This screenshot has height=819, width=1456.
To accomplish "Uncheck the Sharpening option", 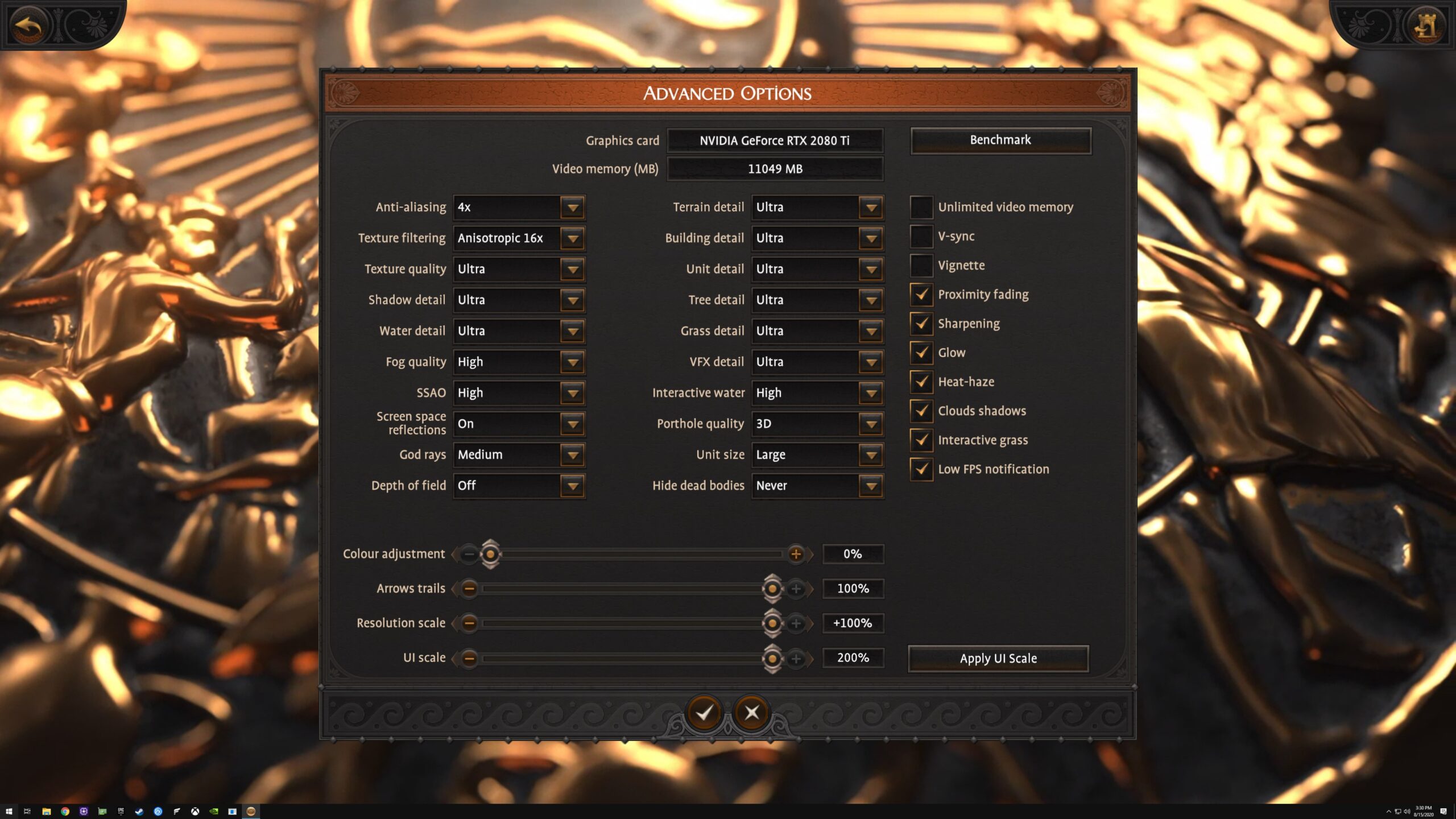I will 921,324.
